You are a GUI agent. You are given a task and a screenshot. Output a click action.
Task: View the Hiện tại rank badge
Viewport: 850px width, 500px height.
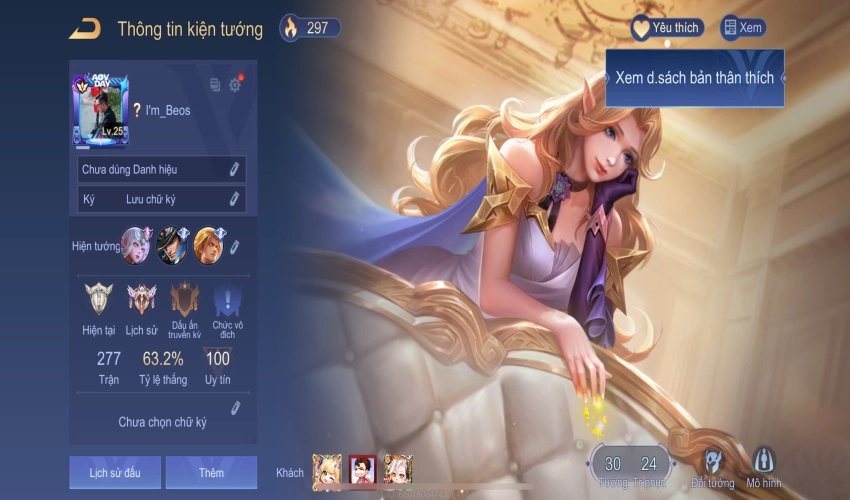98,299
